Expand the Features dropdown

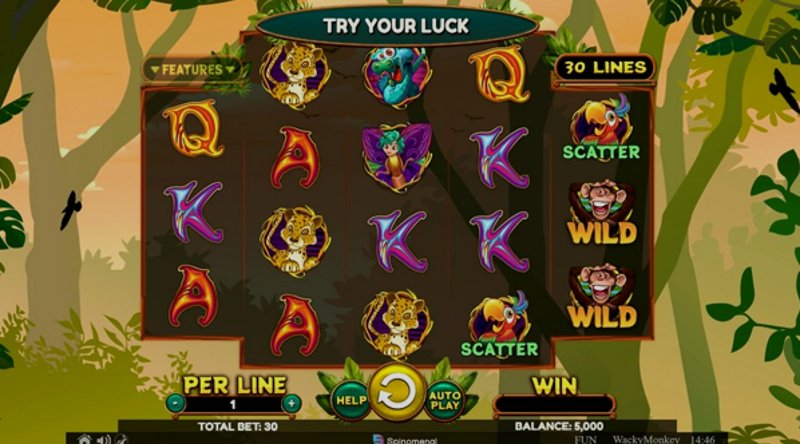192,70
